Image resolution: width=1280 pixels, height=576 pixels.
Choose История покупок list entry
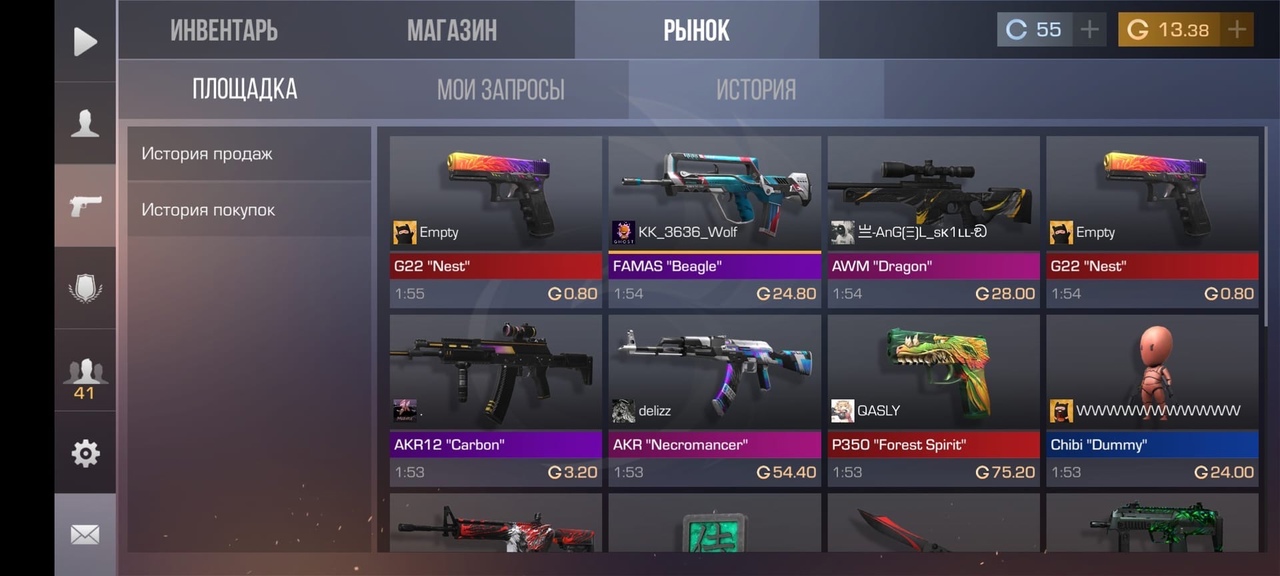(249, 210)
